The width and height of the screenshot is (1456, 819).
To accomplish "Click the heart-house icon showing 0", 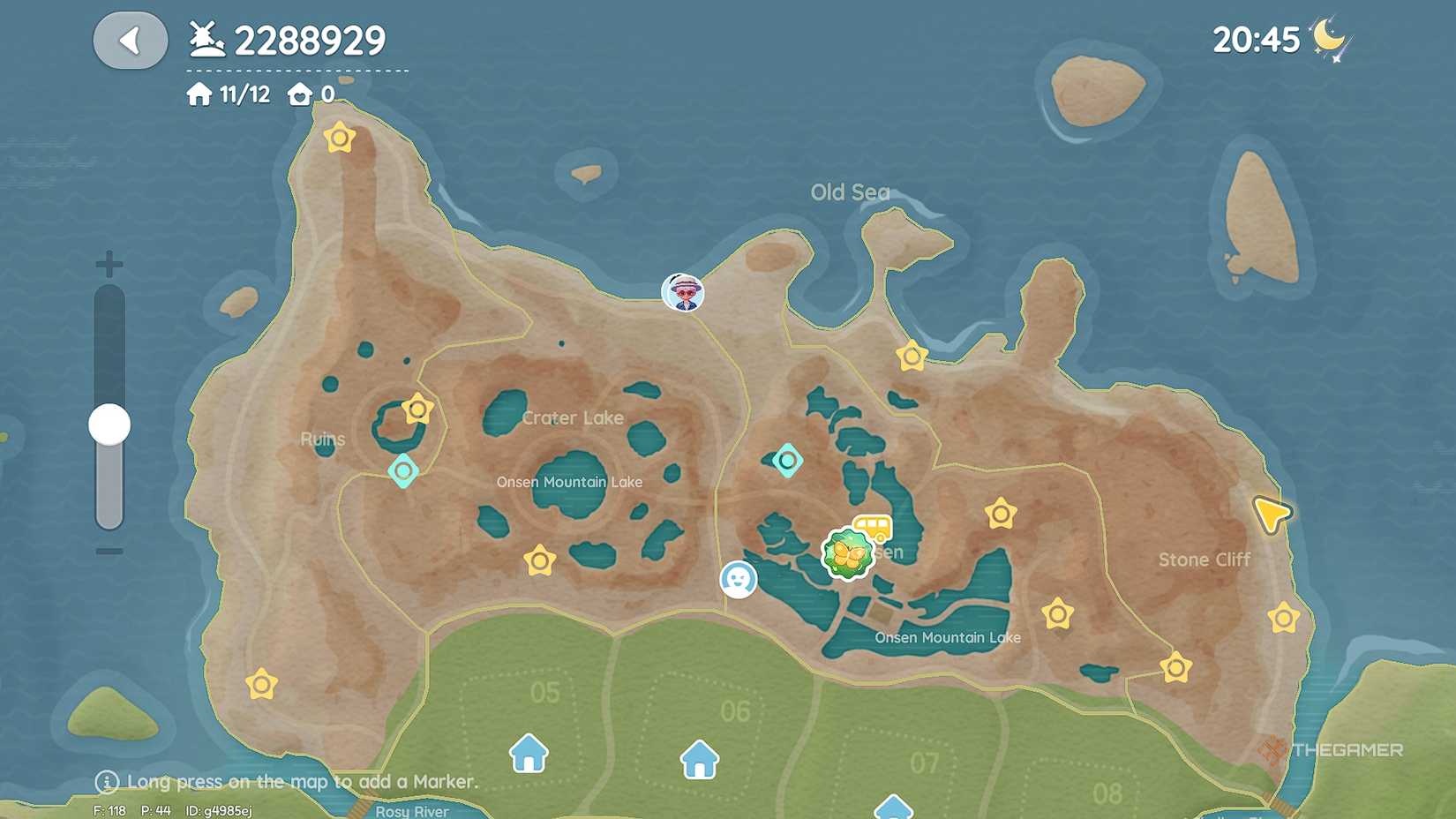I will tap(300, 94).
